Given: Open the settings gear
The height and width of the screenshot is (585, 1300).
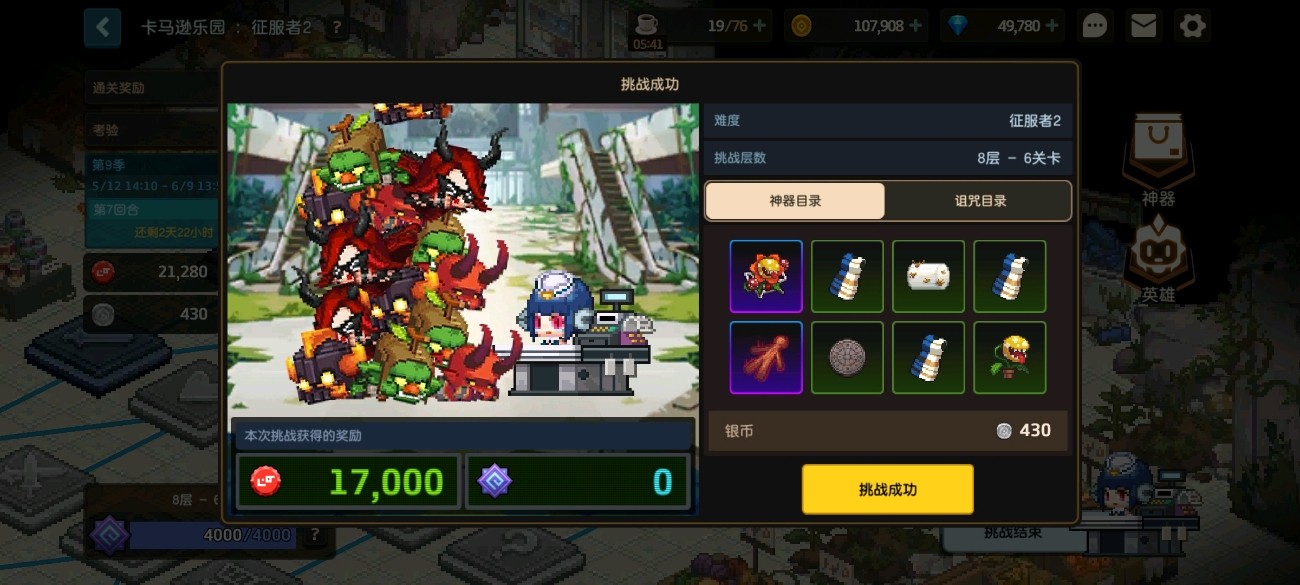Looking at the screenshot, I should tap(1192, 26).
